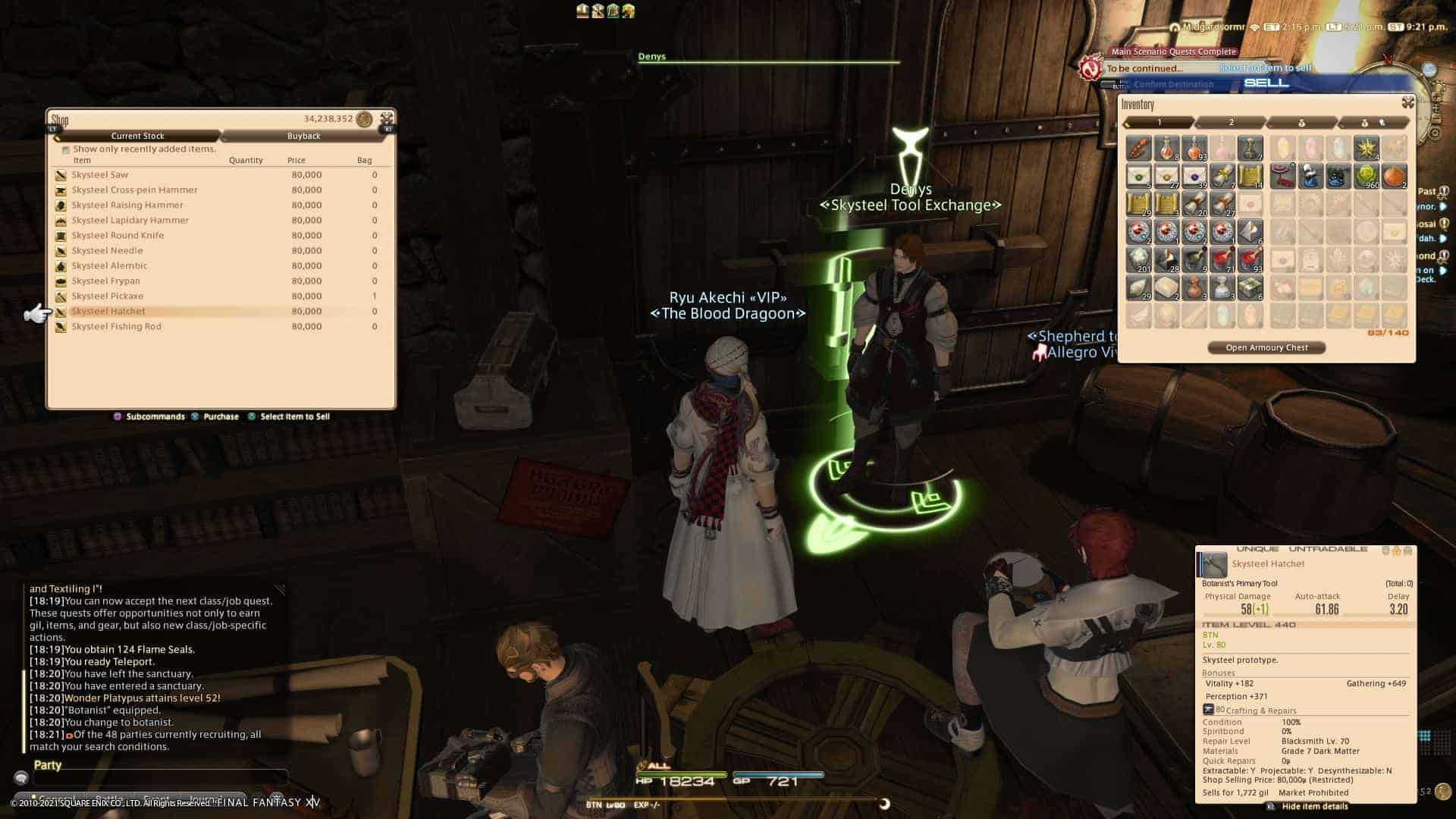Click the red meteor Main Scenario icon
The width and height of the screenshot is (1456, 819).
(x=1090, y=68)
